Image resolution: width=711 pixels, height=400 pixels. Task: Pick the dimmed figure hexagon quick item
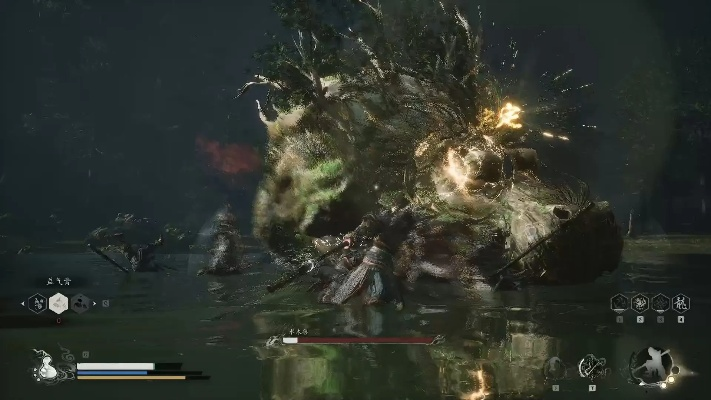(x=81, y=302)
